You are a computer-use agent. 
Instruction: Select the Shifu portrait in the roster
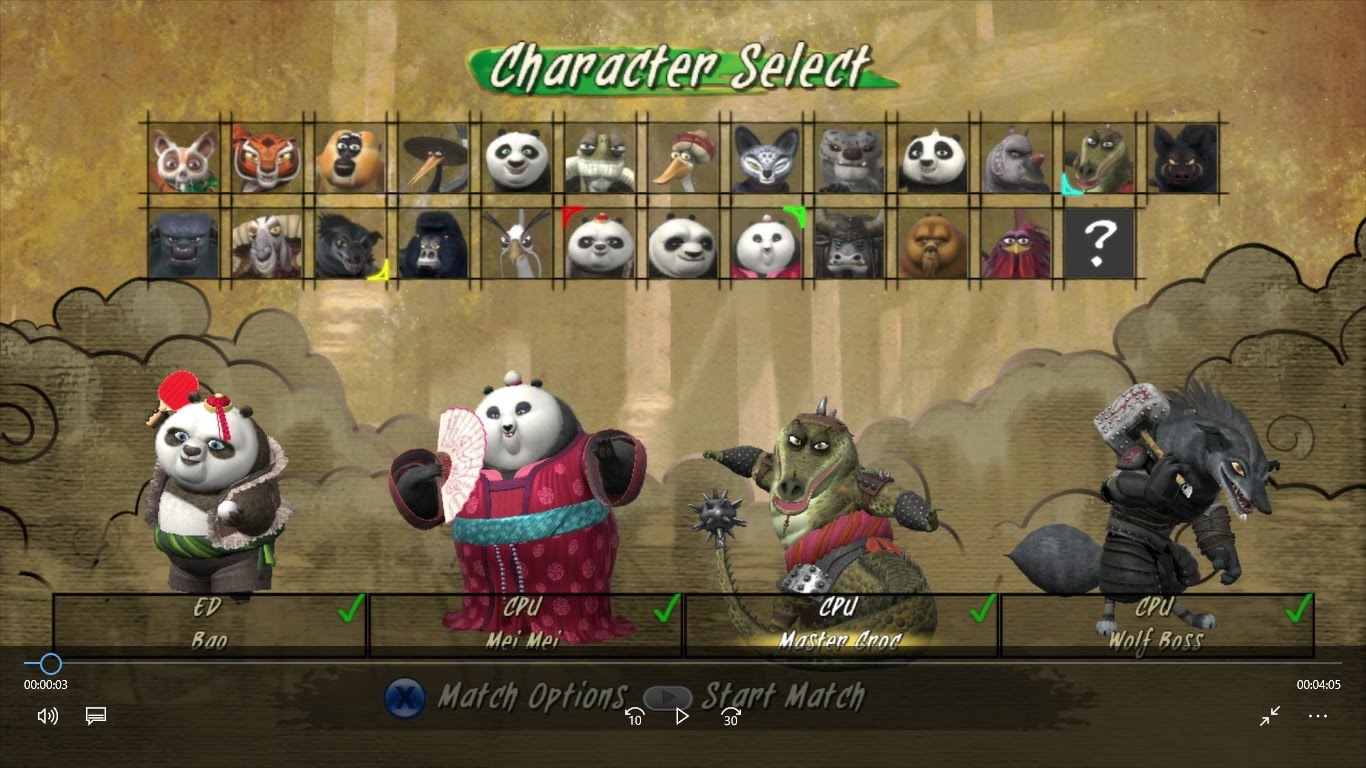[184, 159]
